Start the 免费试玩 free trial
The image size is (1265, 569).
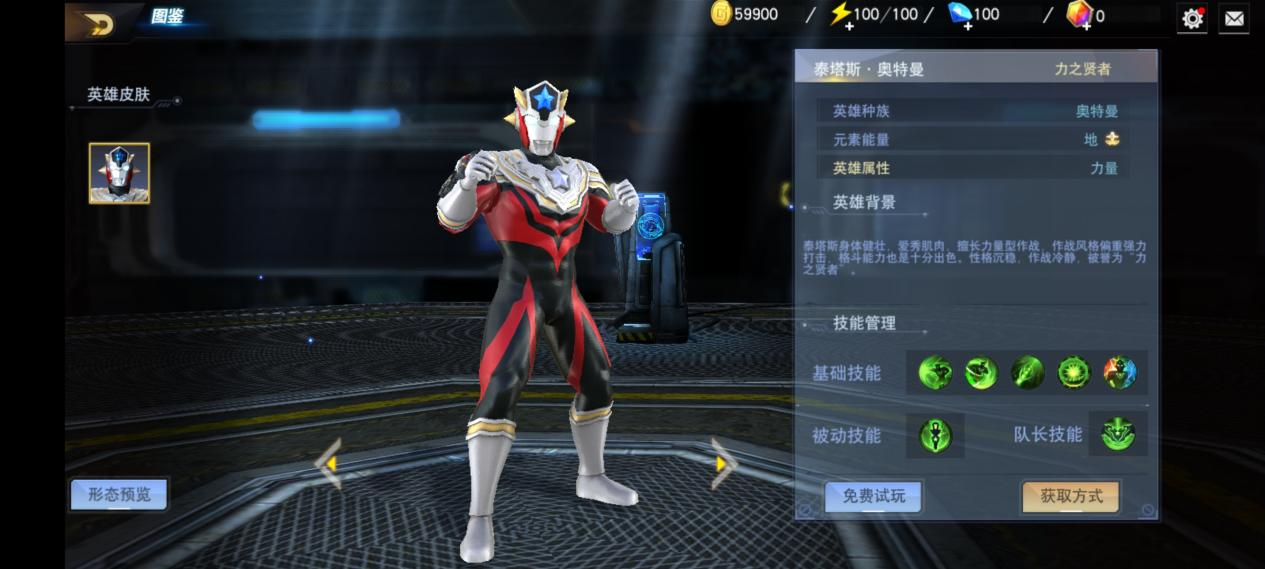pyautogui.click(x=873, y=496)
